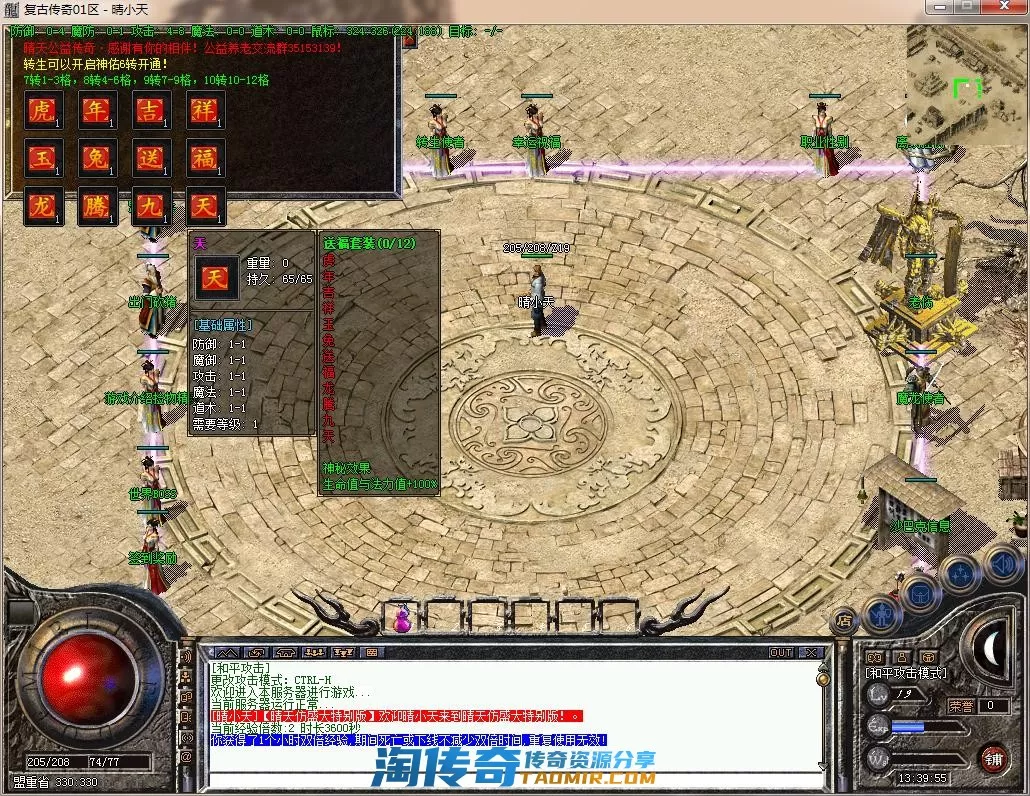The image size is (1030, 796).
Task: Pick the 年 item tile
Action: coord(97,110)
